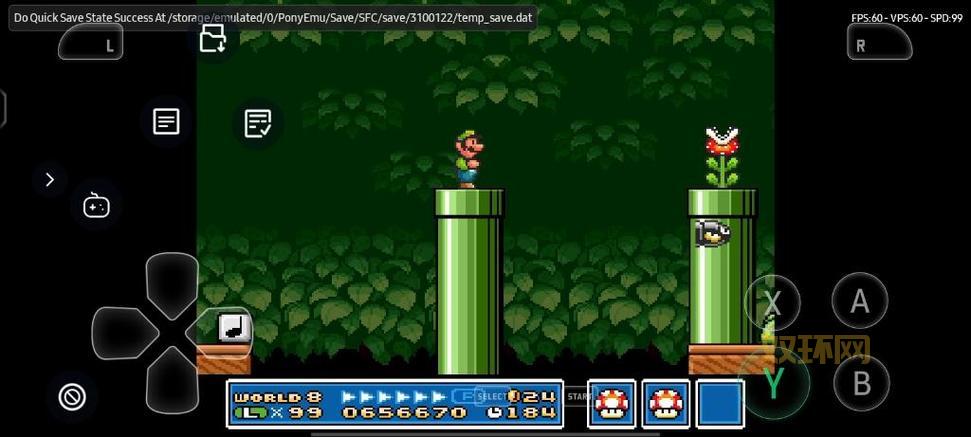Tap the small SELECT button
971x437 pixels.
[493, 397]
